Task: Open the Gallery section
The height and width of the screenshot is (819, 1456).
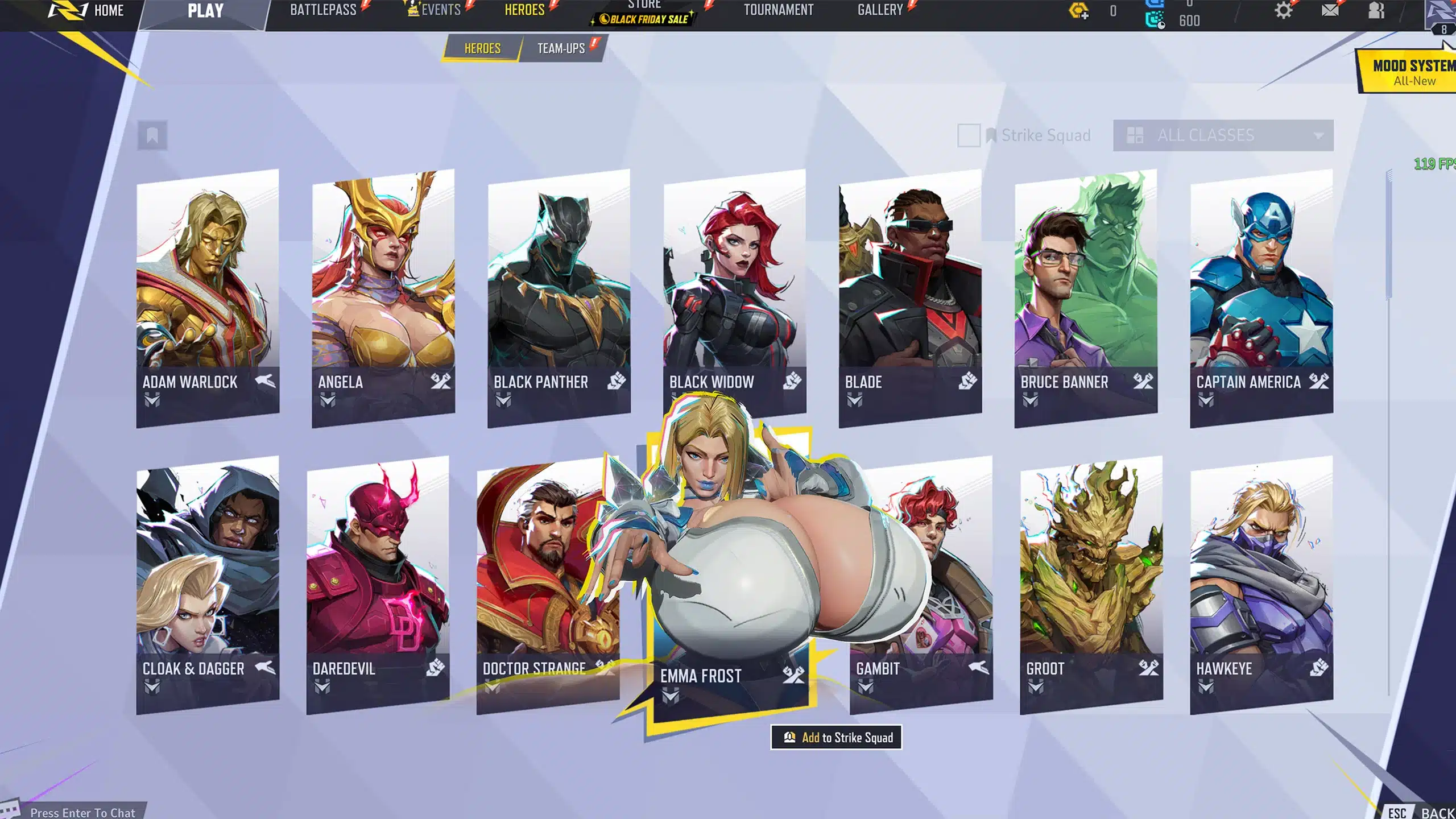Action: tap(880, 10)
